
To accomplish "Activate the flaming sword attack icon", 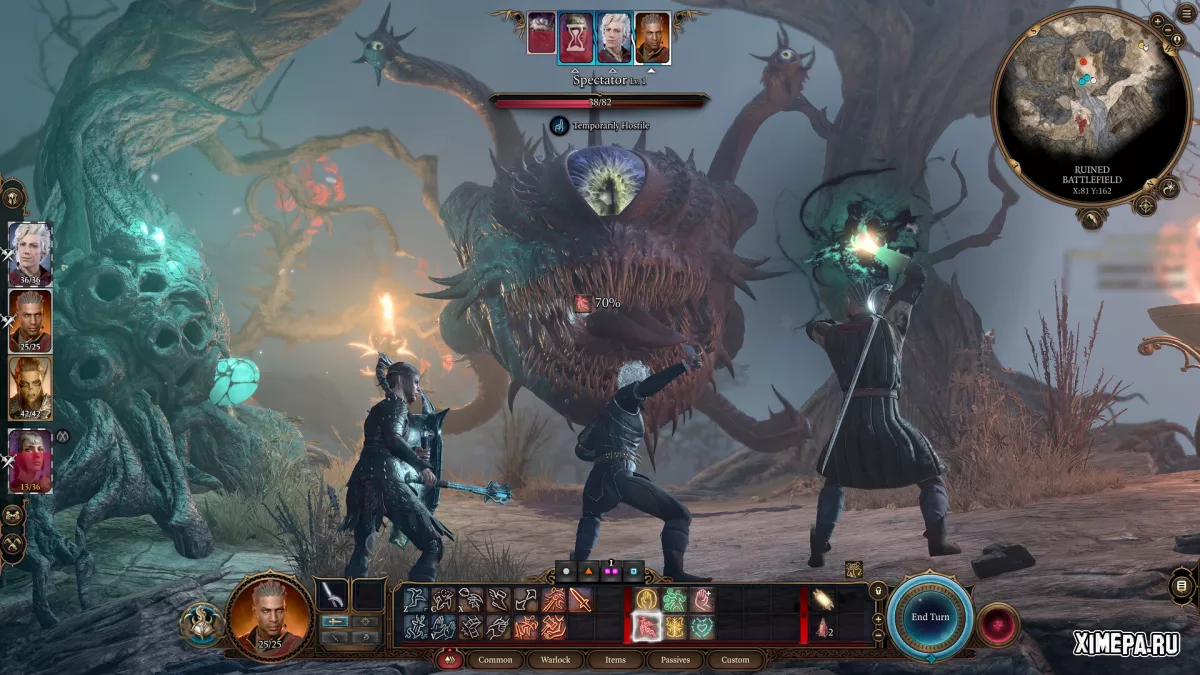I will pyautogui.click(x=580, y=600).
